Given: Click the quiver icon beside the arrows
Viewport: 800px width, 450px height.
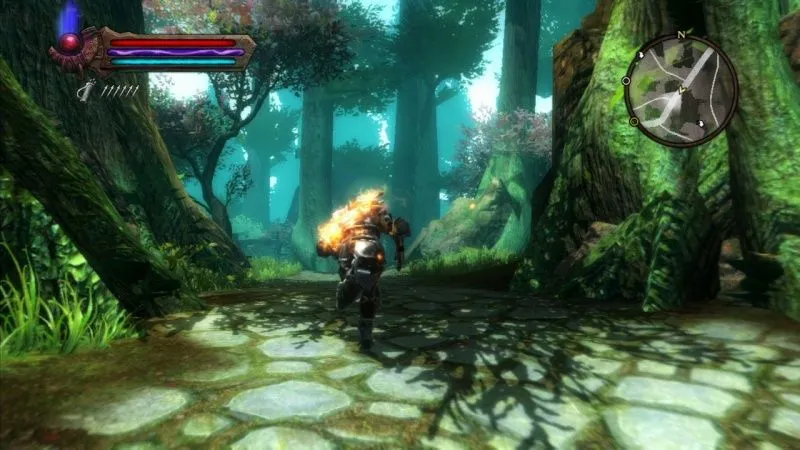Looking at the screenshot, I should 88,90.
